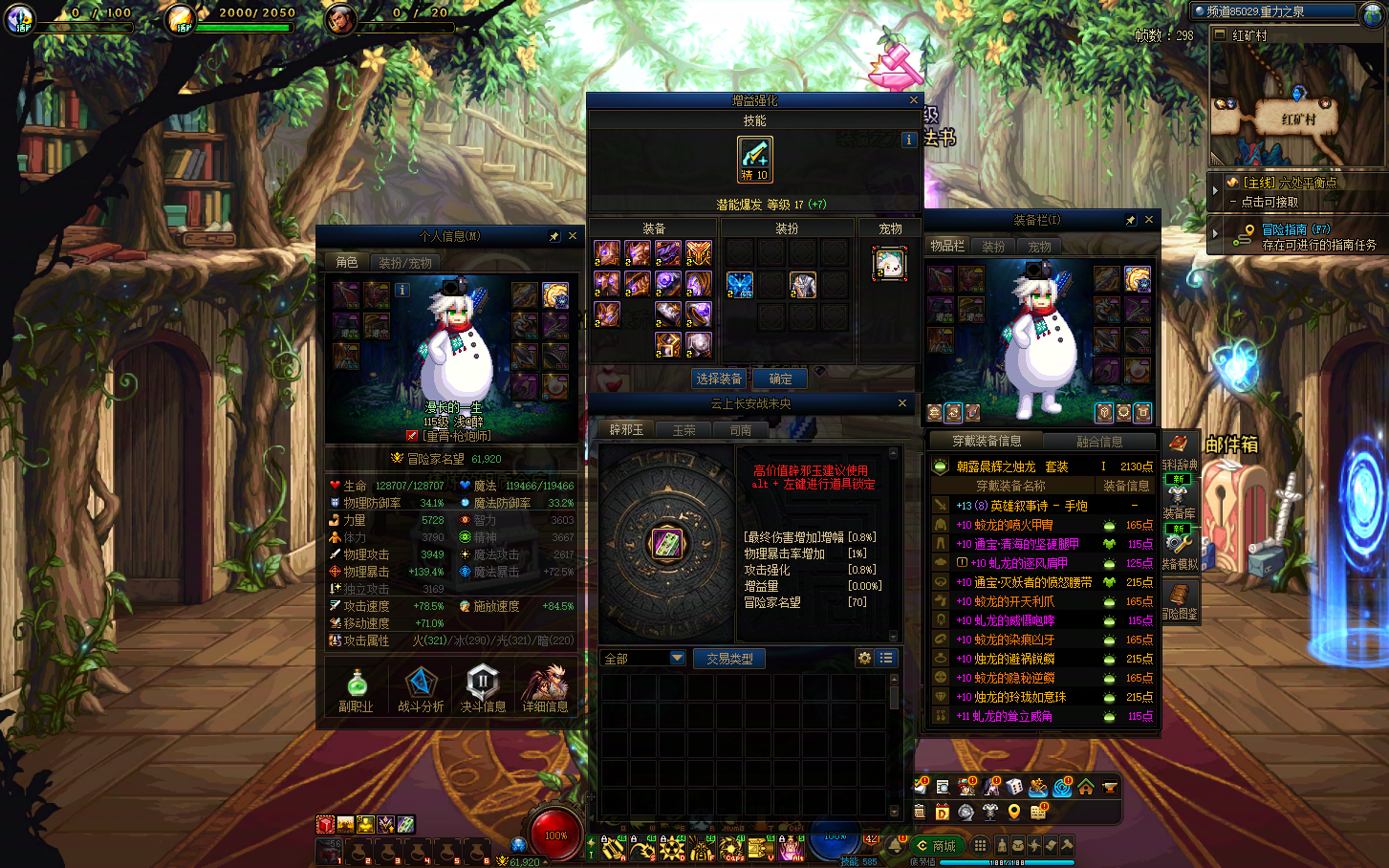Switch to the 玉荣 tab
Viewport: 1389px width, 868px height.
point(684,430)
